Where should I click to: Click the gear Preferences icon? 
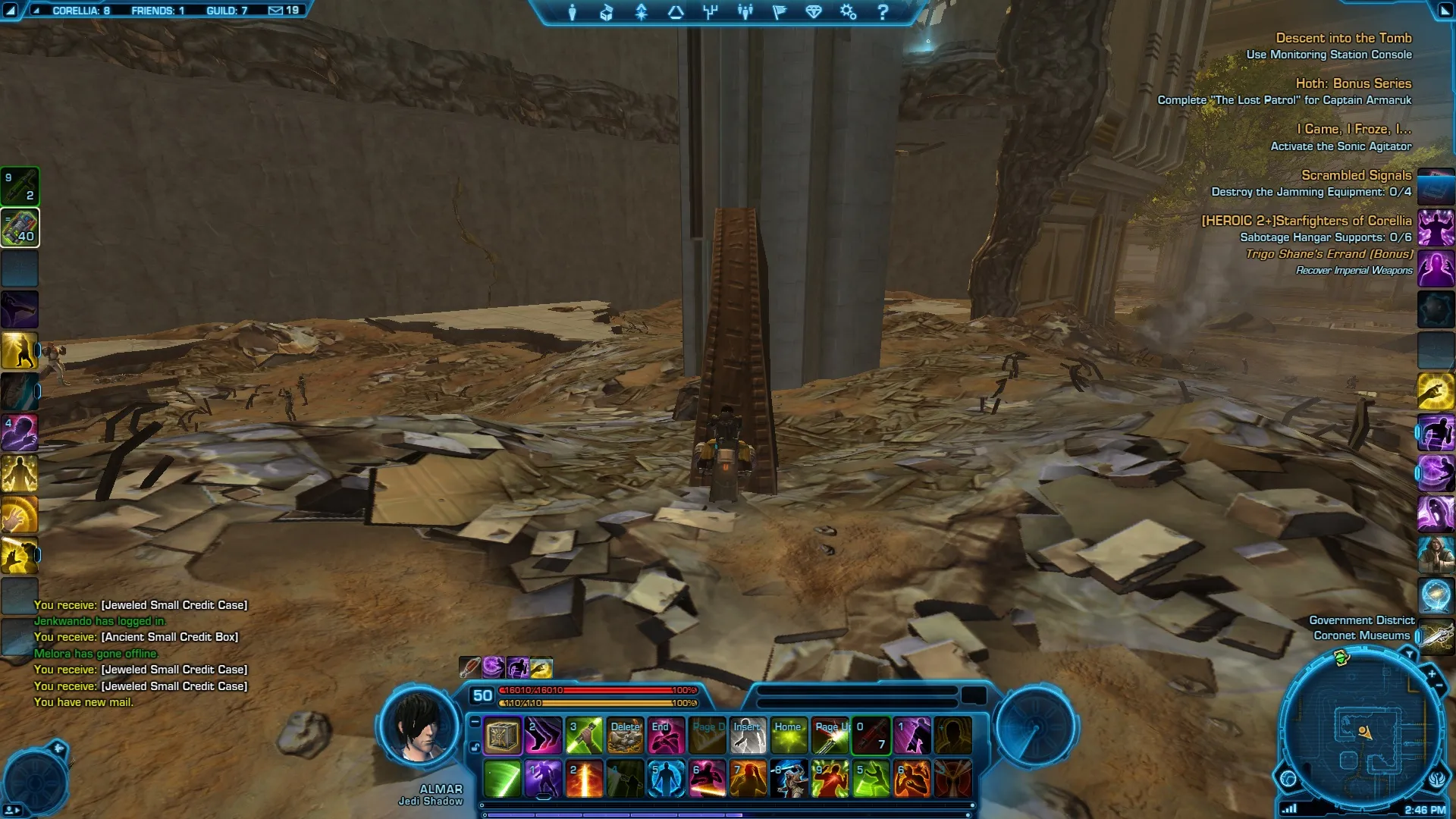848,12
